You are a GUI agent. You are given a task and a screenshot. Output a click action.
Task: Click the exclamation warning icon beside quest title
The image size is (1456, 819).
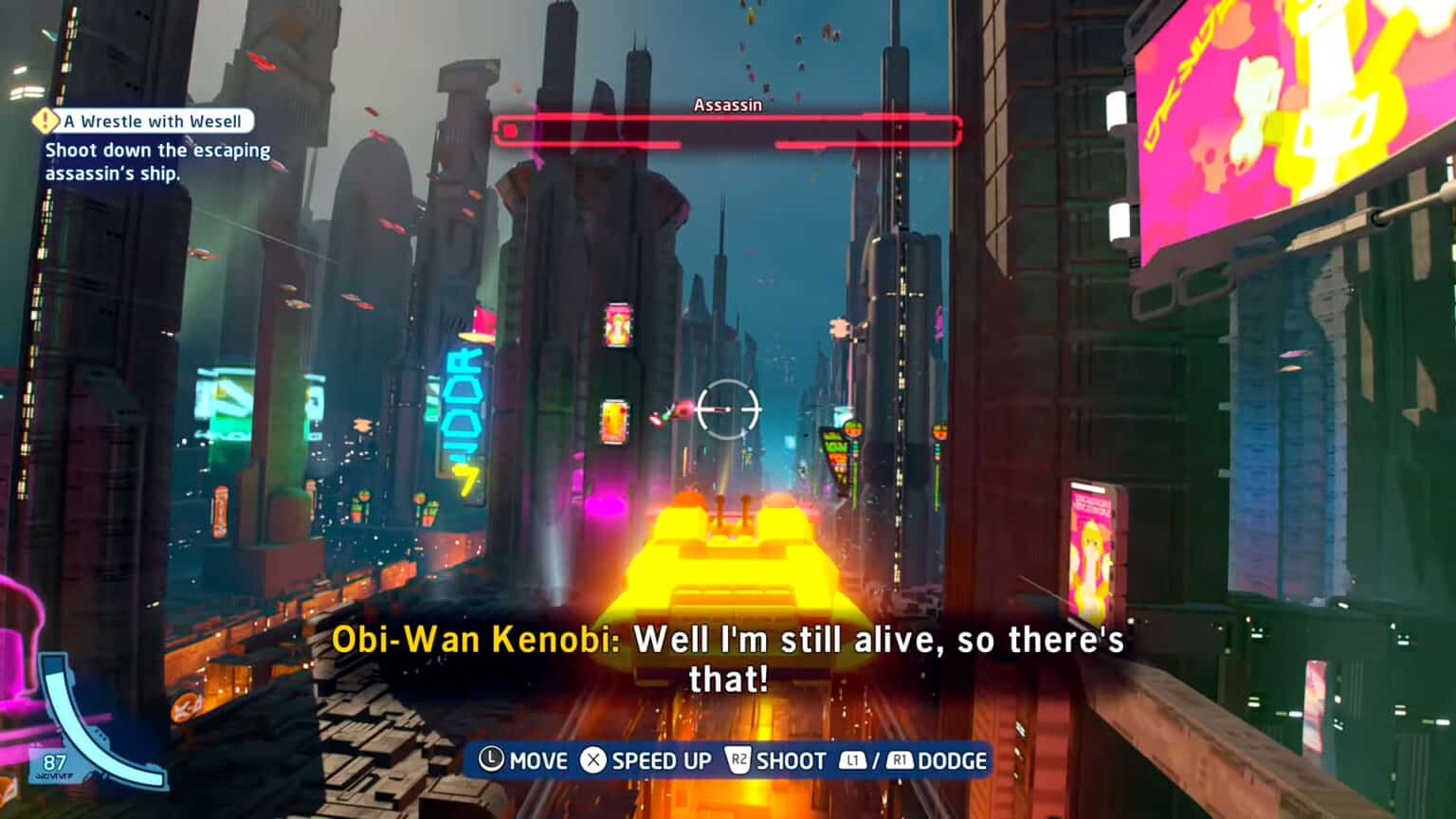click(45, 121)
